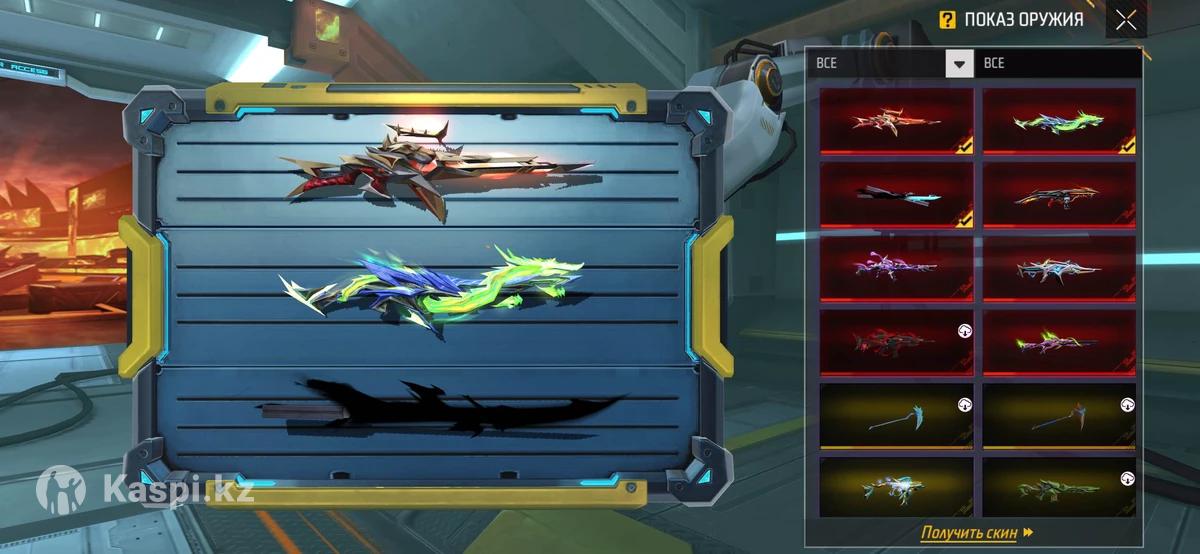The width and height of the screenshot is (1200, 554).
Task: Choose the black blade gun skin thumbnail
Action: pos(897,195)
